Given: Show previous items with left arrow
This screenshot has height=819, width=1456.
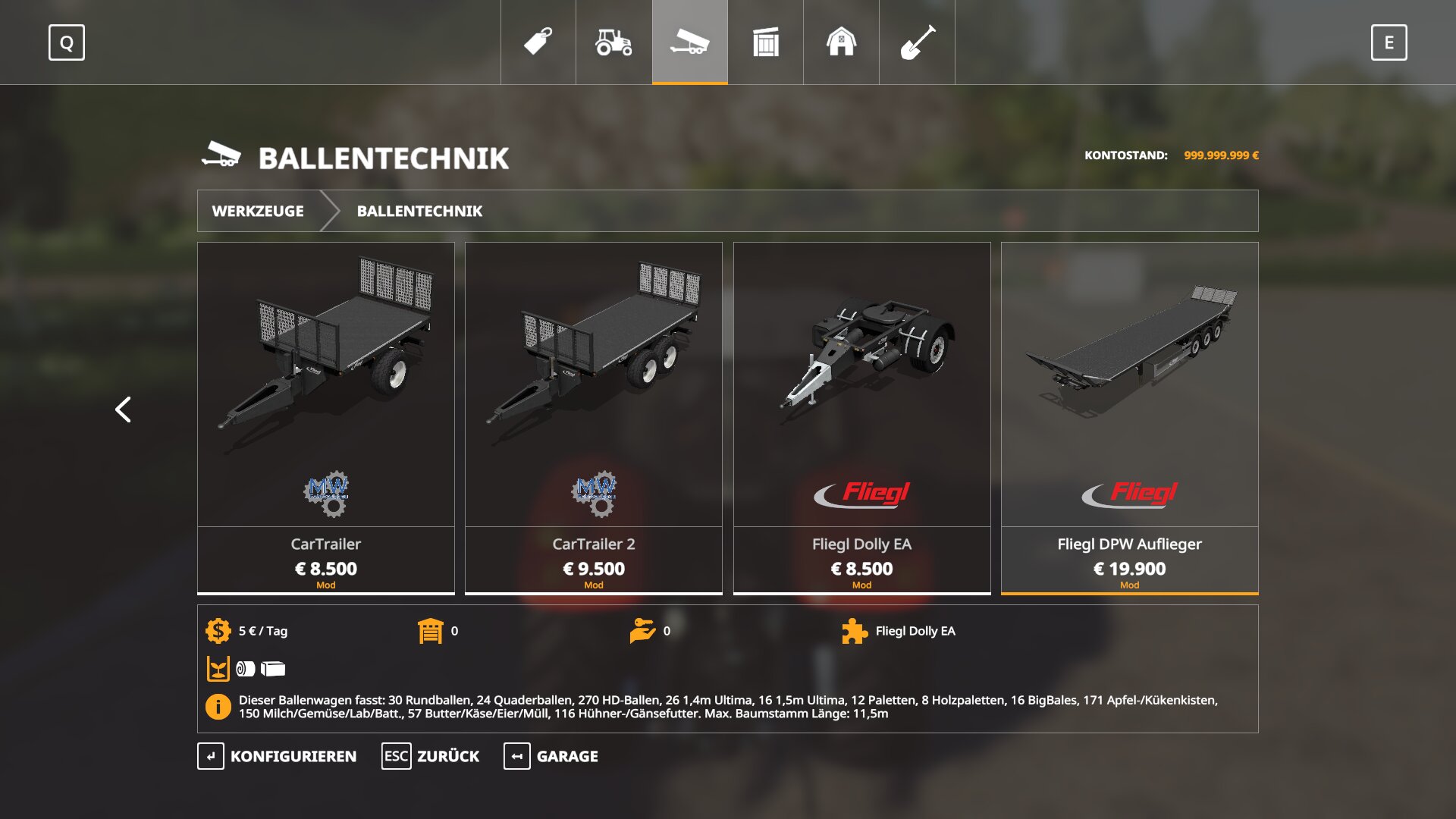Looking at the screenshot, I should [123, 409].
